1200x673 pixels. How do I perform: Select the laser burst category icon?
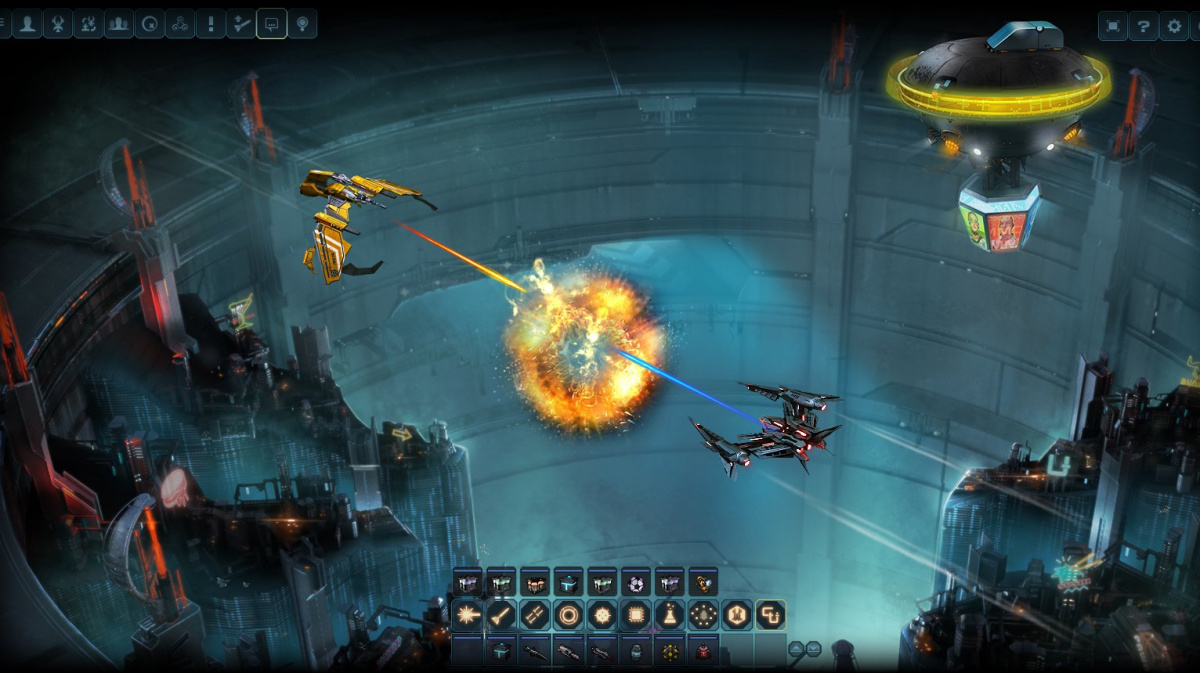click(x=467, y=615)
